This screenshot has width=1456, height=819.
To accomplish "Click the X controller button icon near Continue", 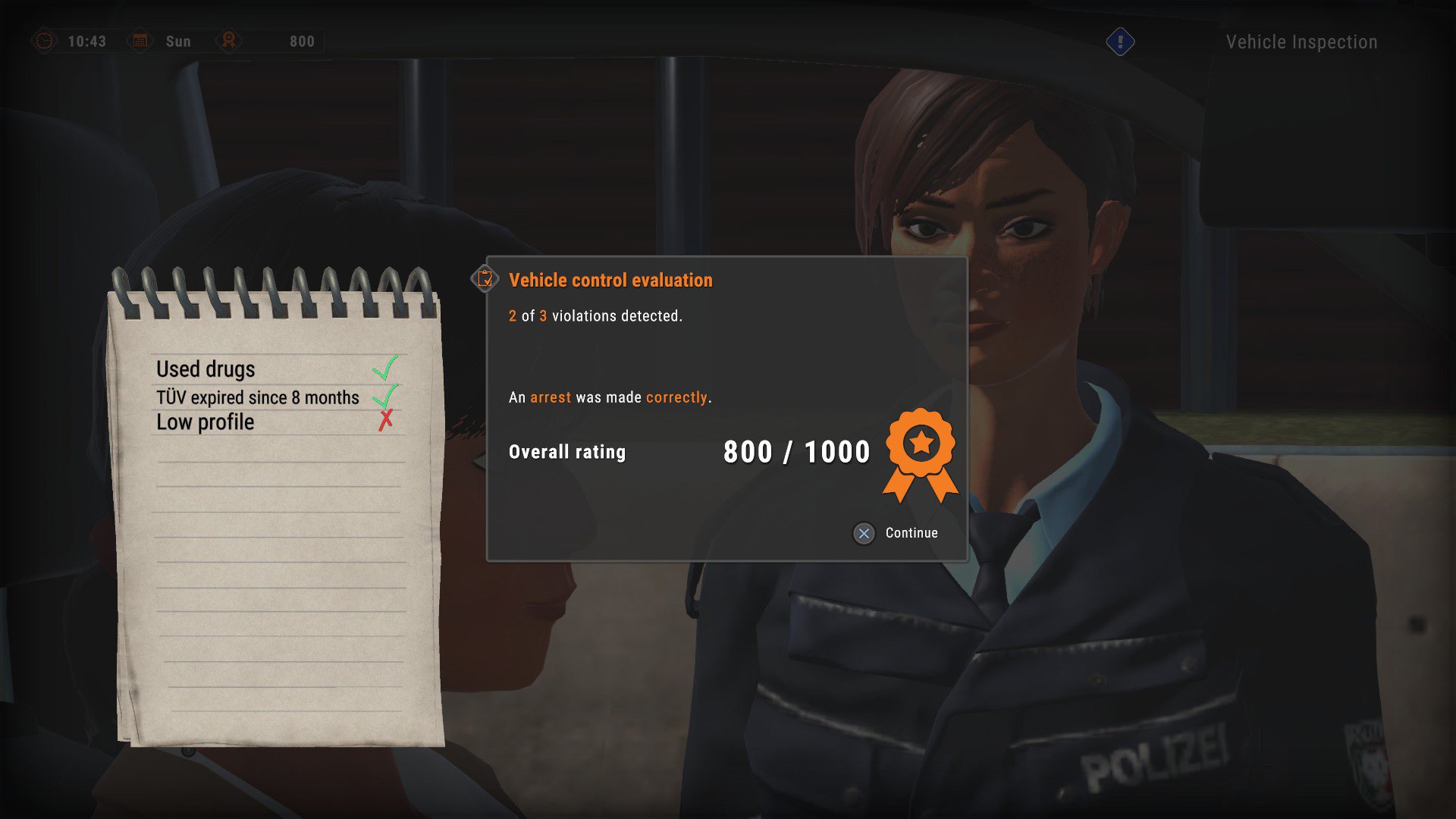I will pos(863,534).
